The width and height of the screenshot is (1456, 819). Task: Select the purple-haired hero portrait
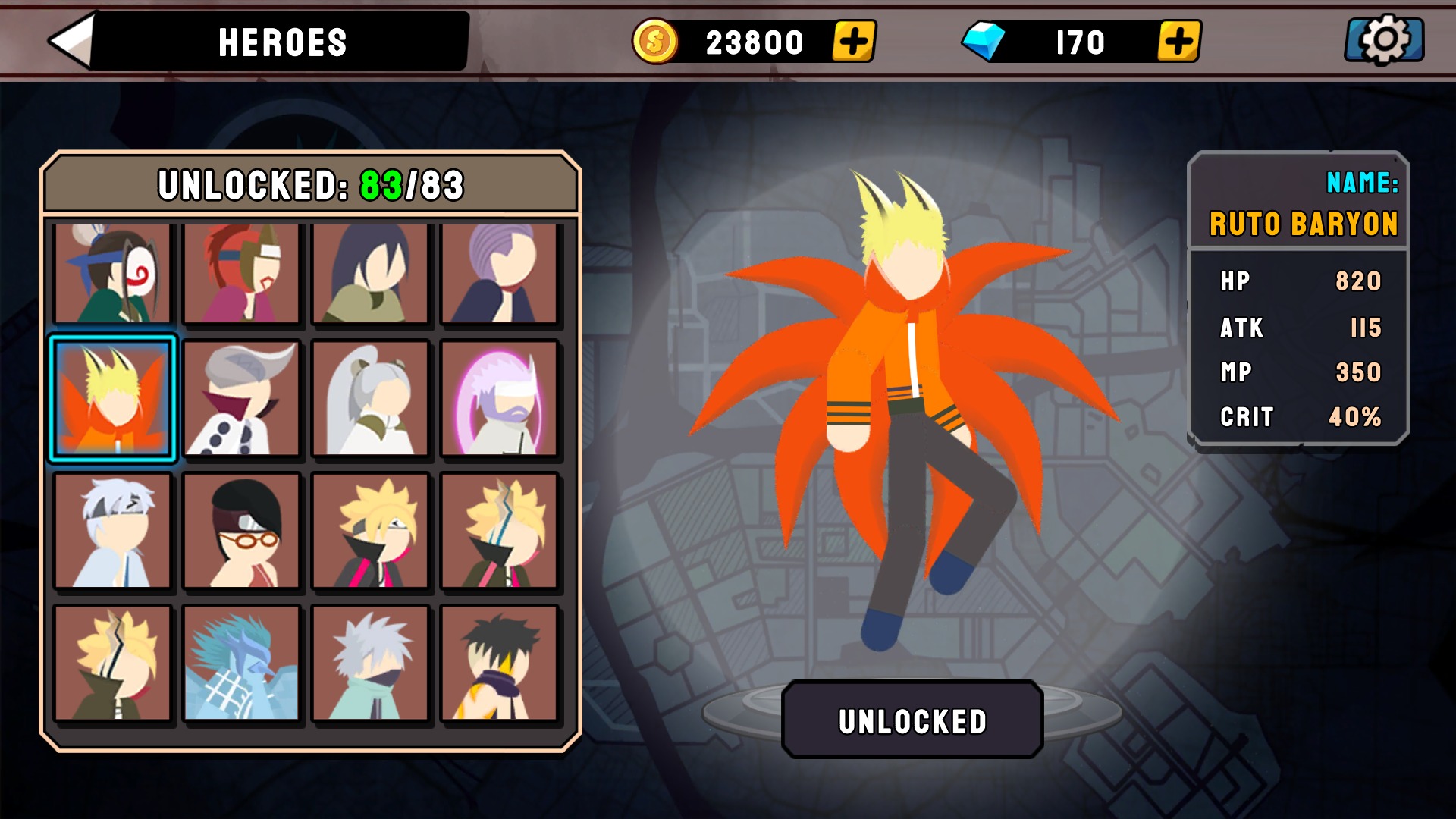[x=500, y=273]
